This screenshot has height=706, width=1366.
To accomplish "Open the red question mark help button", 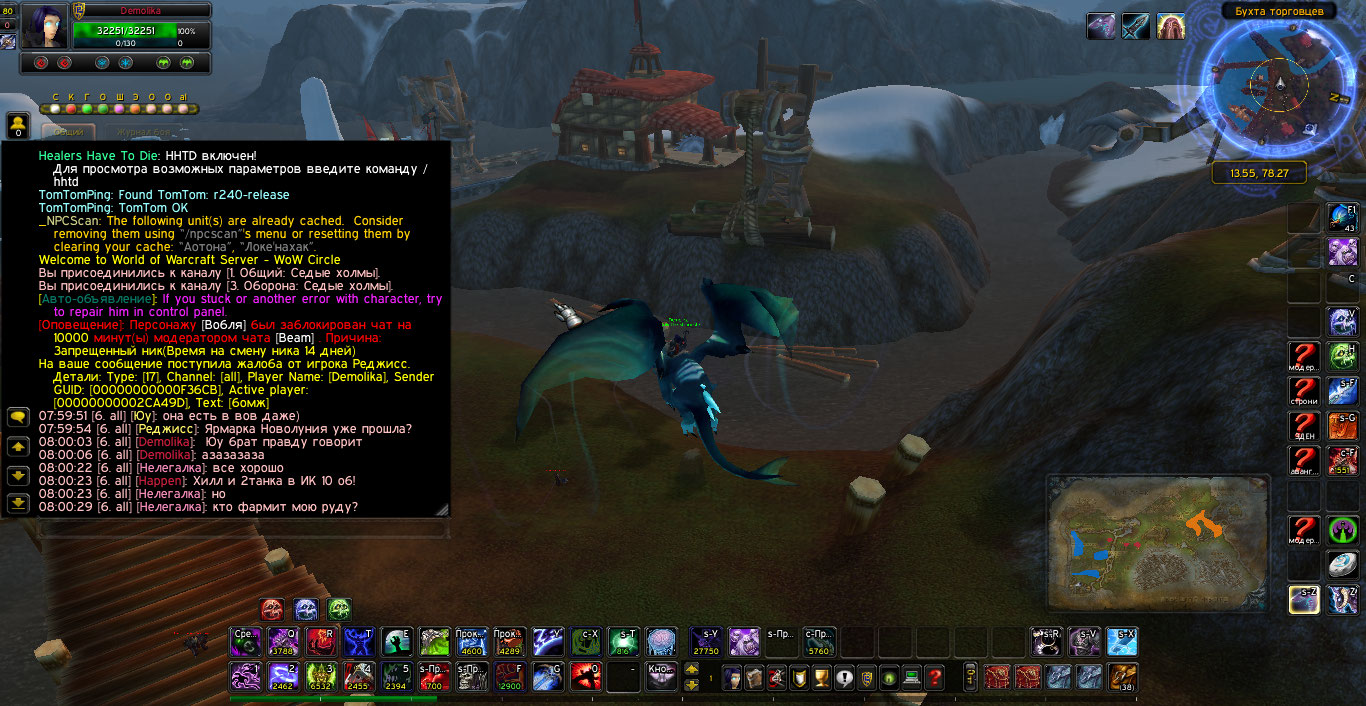I will tap(934, 677).
